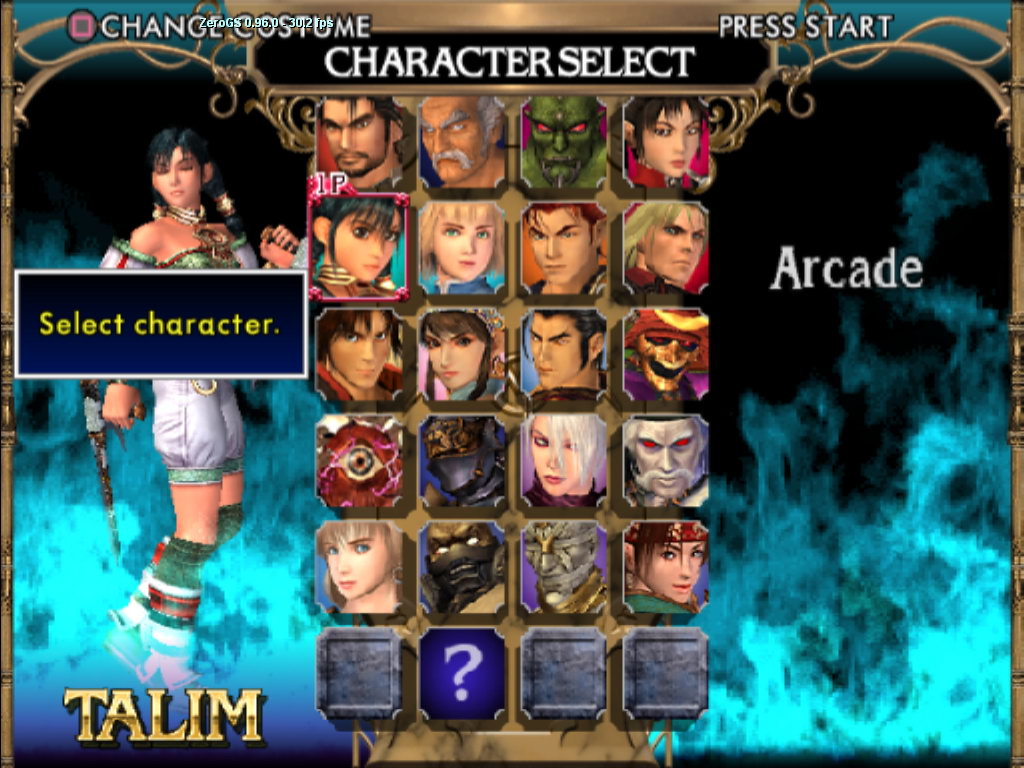1024x768 pixels.
Task: Choose the blonde man with stern scowl
Action: [x=666, y=249]
